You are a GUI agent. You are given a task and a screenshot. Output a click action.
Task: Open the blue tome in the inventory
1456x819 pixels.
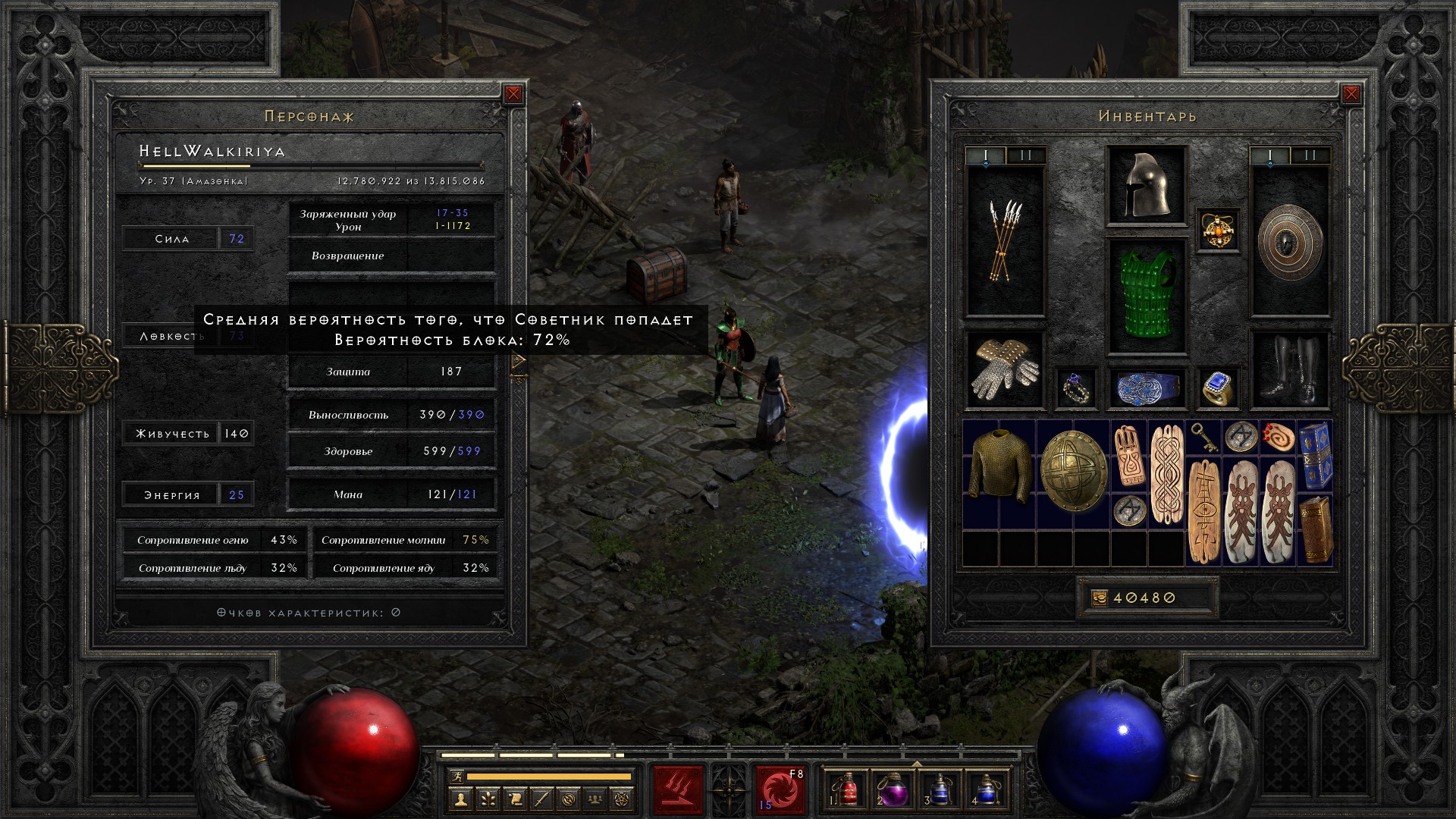click(1315, 456)
